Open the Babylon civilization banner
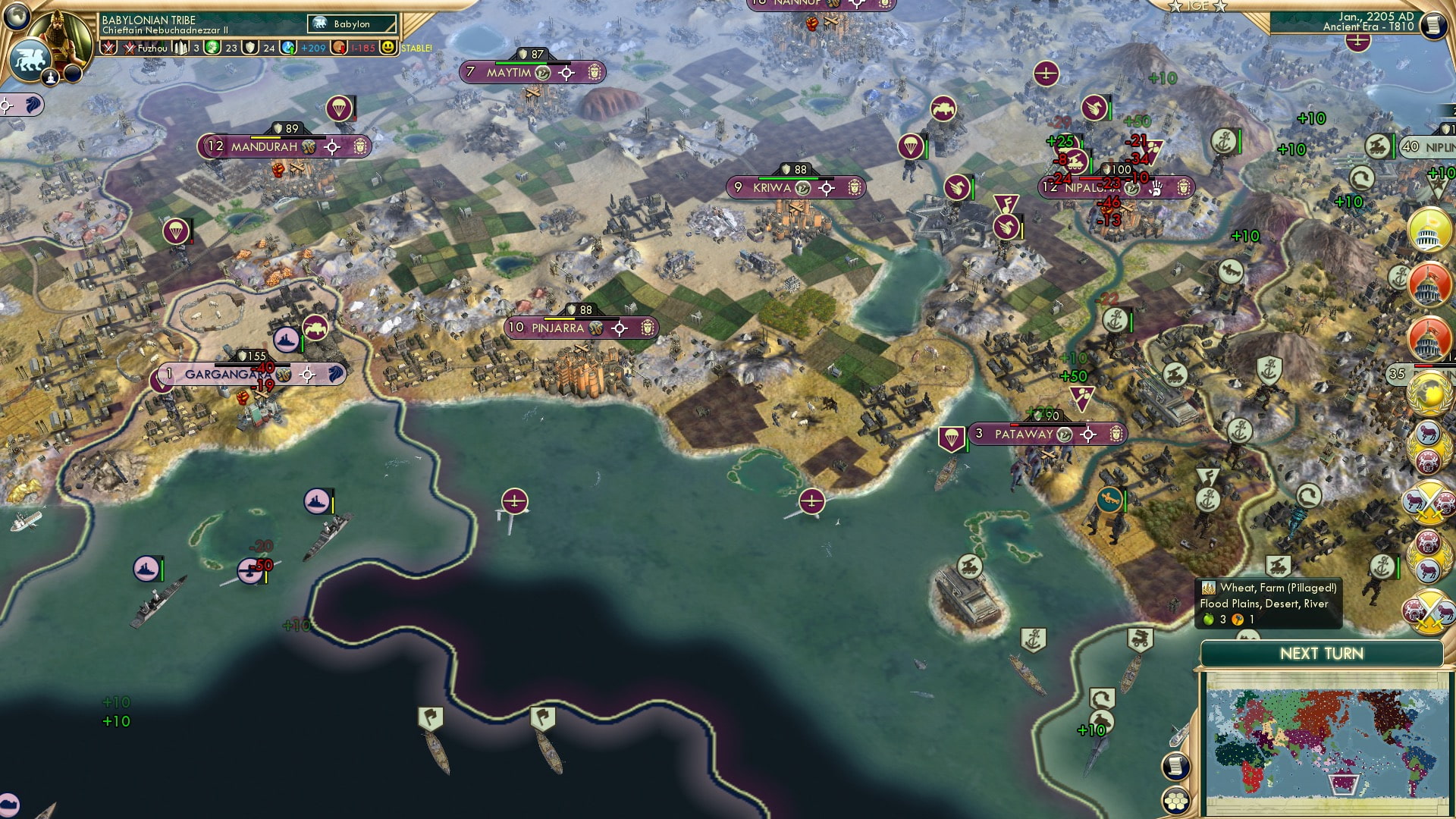This screenshot has height=819, width=1456. coord(350,24)
